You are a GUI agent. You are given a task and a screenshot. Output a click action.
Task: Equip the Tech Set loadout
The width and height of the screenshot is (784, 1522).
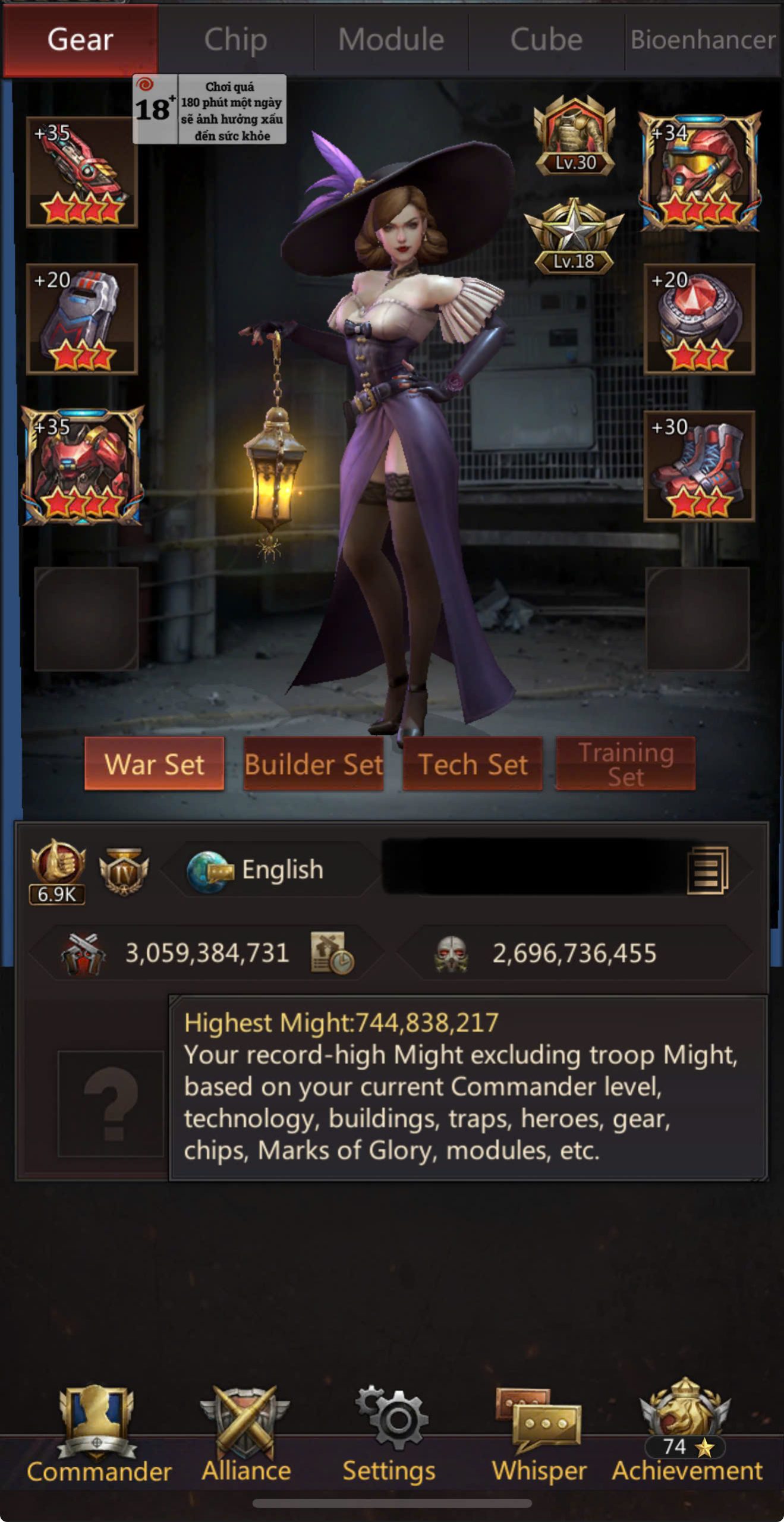pos(473,764)
